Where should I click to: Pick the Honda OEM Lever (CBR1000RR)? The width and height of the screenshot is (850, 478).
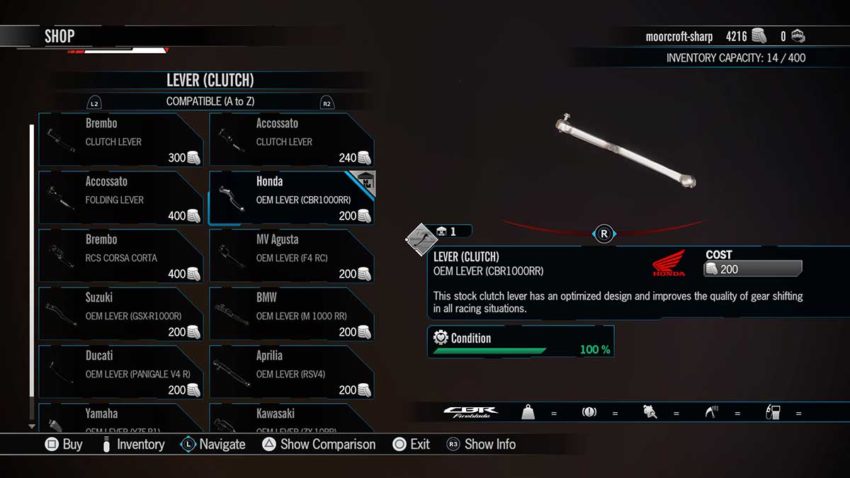point(291,198)
